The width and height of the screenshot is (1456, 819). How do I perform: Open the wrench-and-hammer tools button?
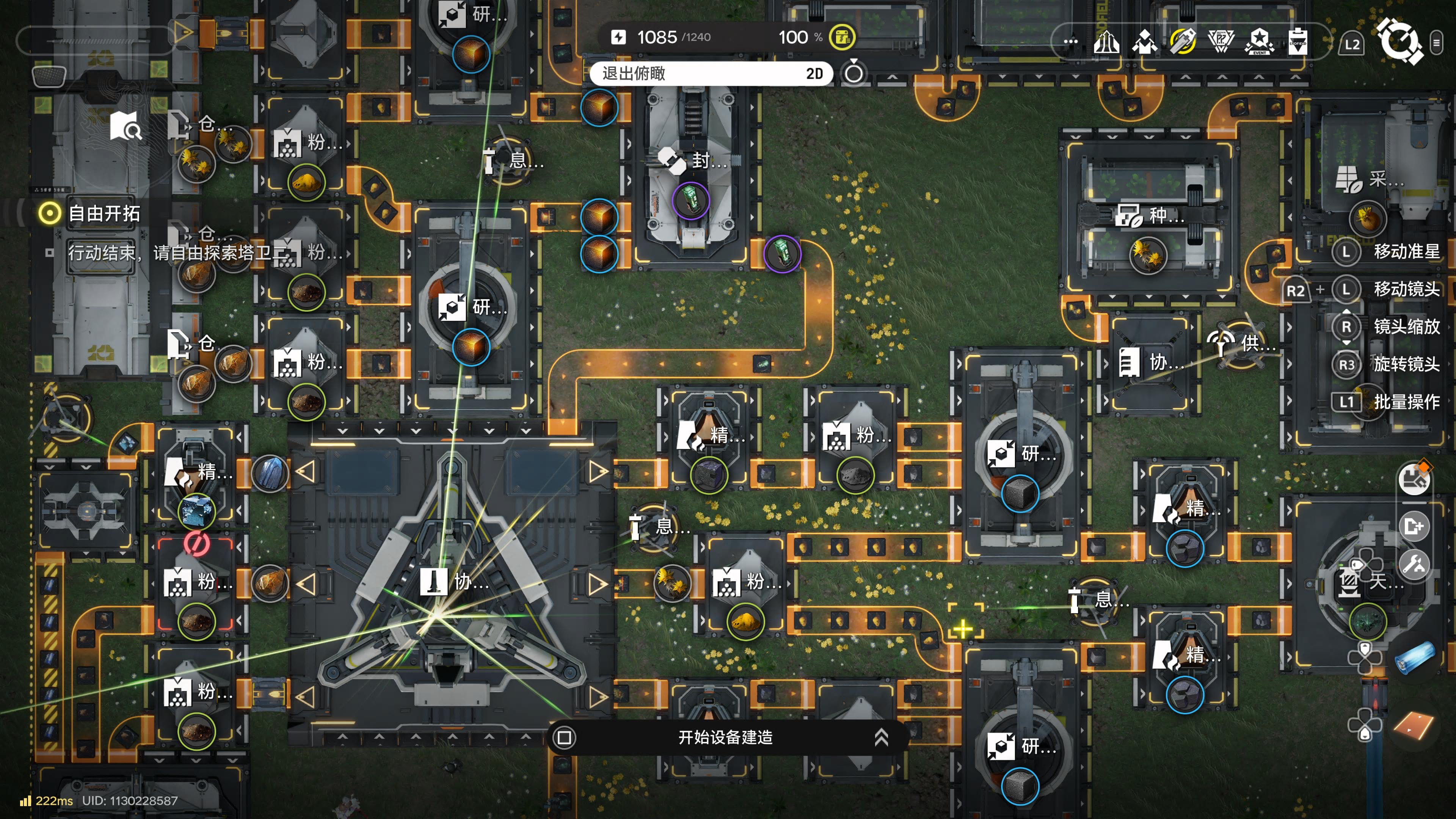1414,564
